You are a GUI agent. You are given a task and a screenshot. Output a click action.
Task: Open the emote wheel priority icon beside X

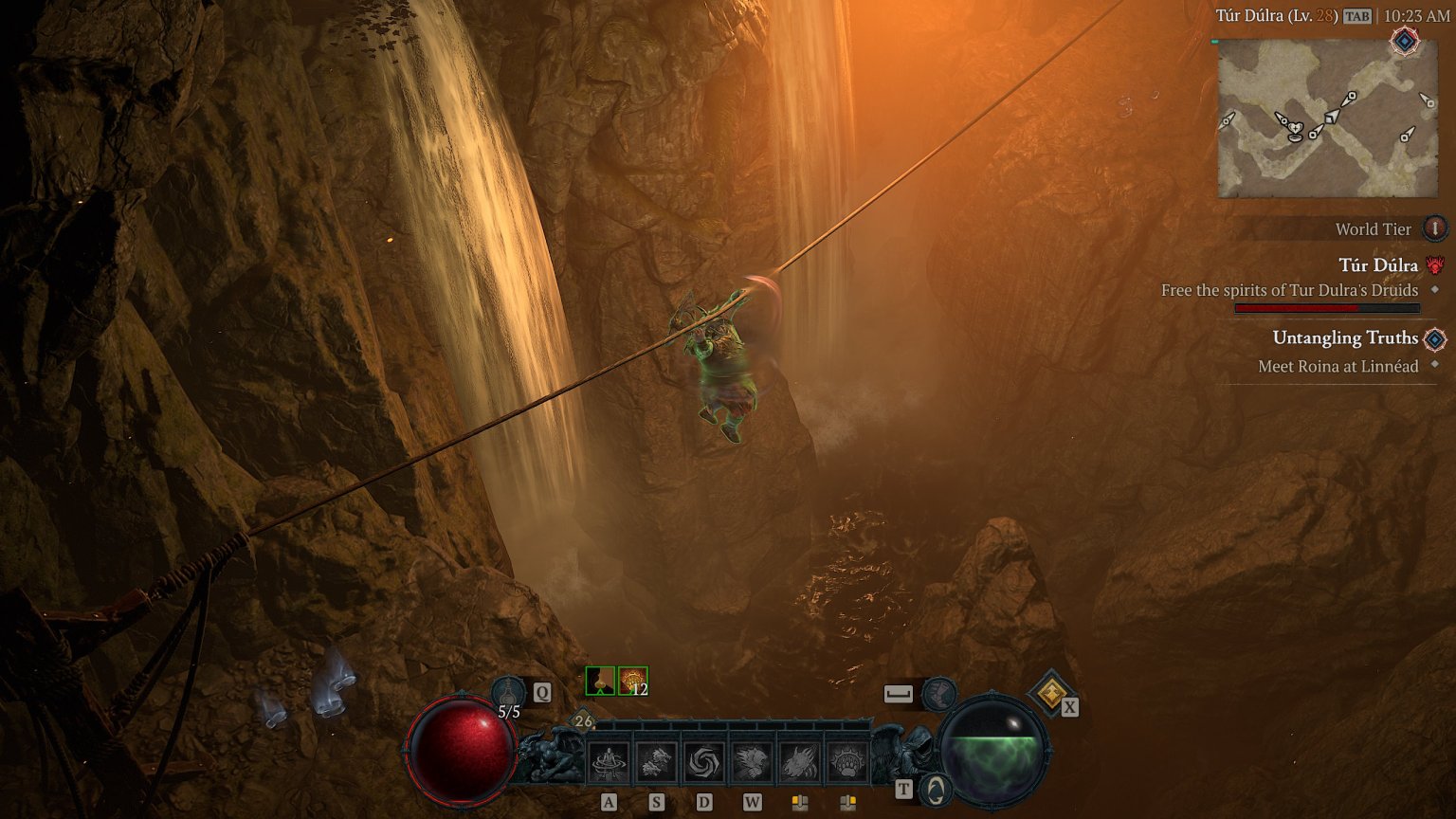coord(1049,694)
